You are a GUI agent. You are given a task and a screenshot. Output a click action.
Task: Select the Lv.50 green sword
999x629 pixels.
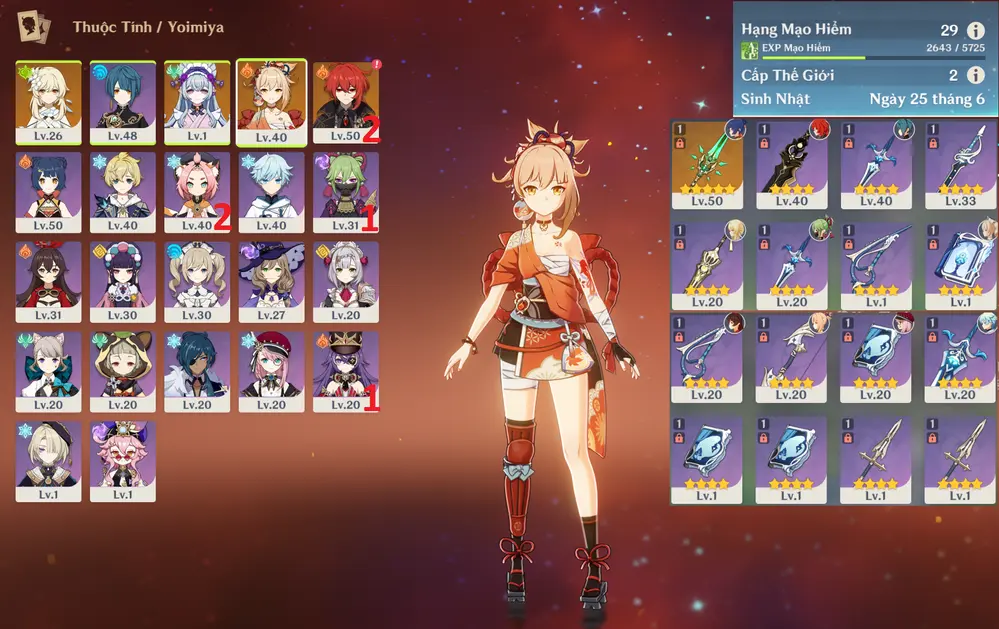coord(707,165)
